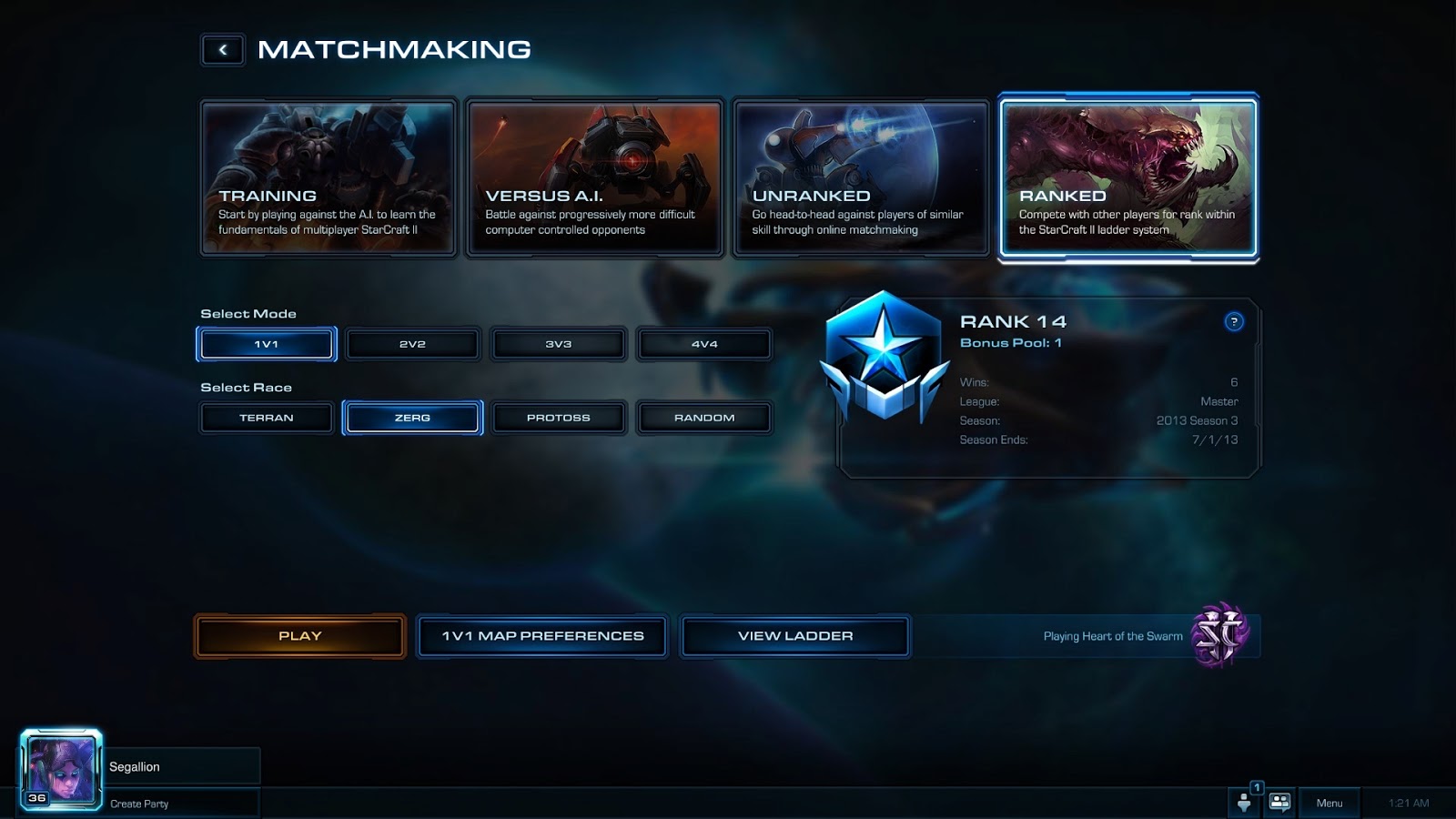This screenshot has height=819, width=1456.
Task: Open the rank help question mark icon
Action: tap(1234, 321)
